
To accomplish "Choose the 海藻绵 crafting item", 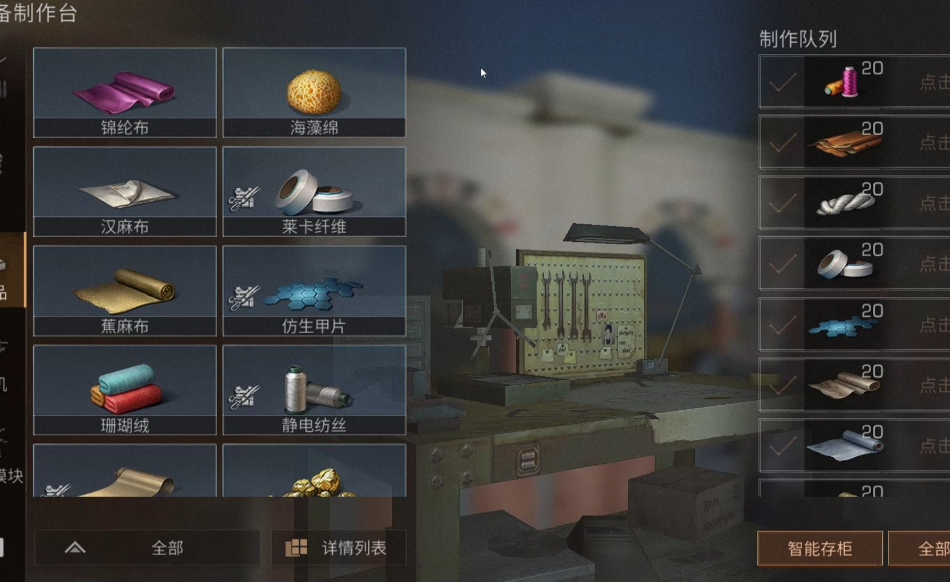I will point(314,92).
